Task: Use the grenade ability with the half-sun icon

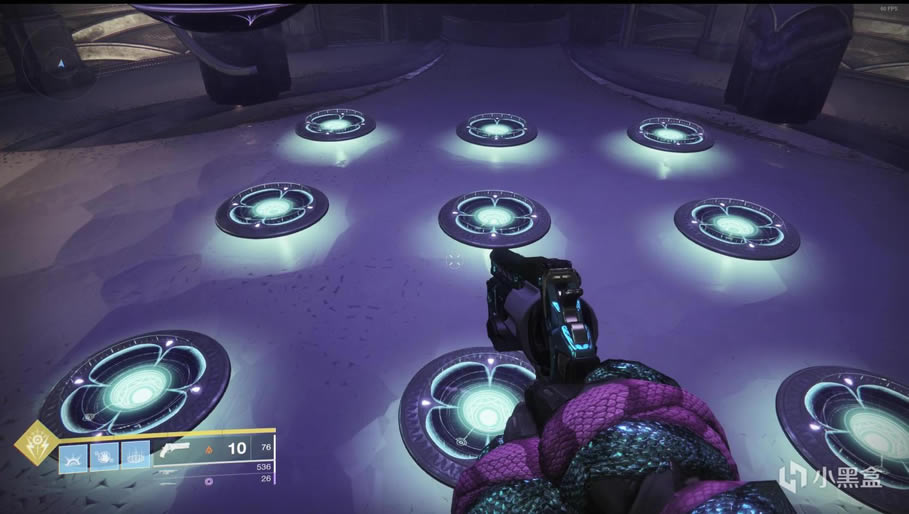Action: [x=73, y=456]
